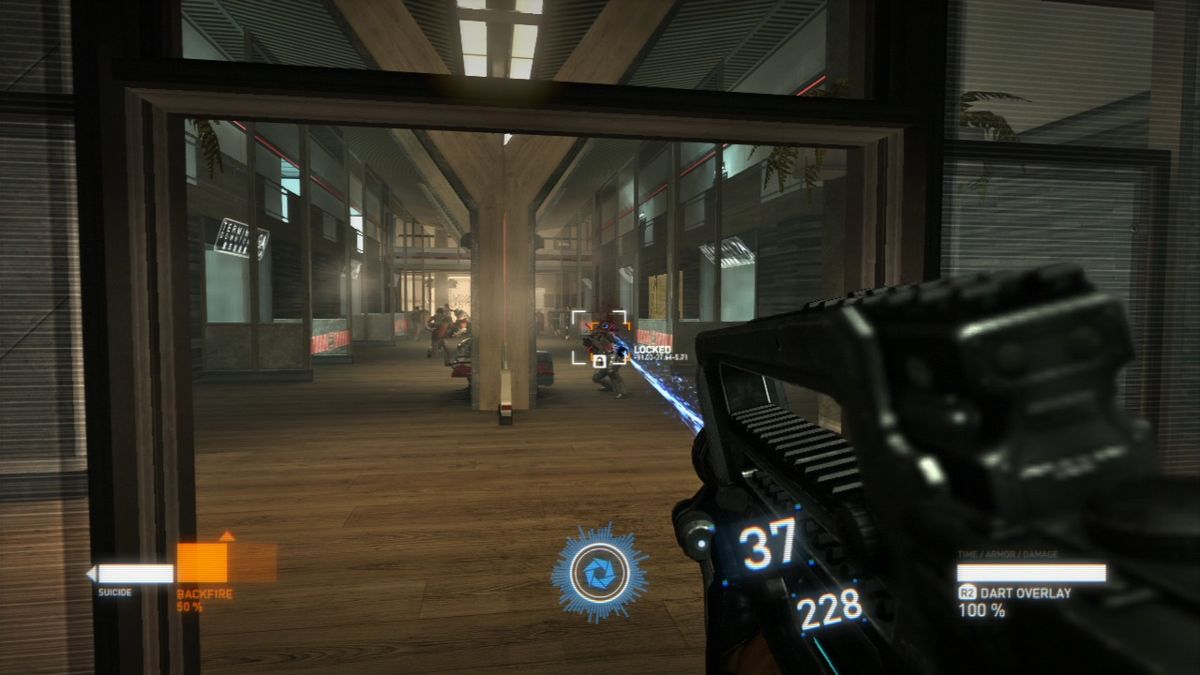Switch to the Suicide breach ability
Screen dimensions: 1200x675
tap(130, 574)
